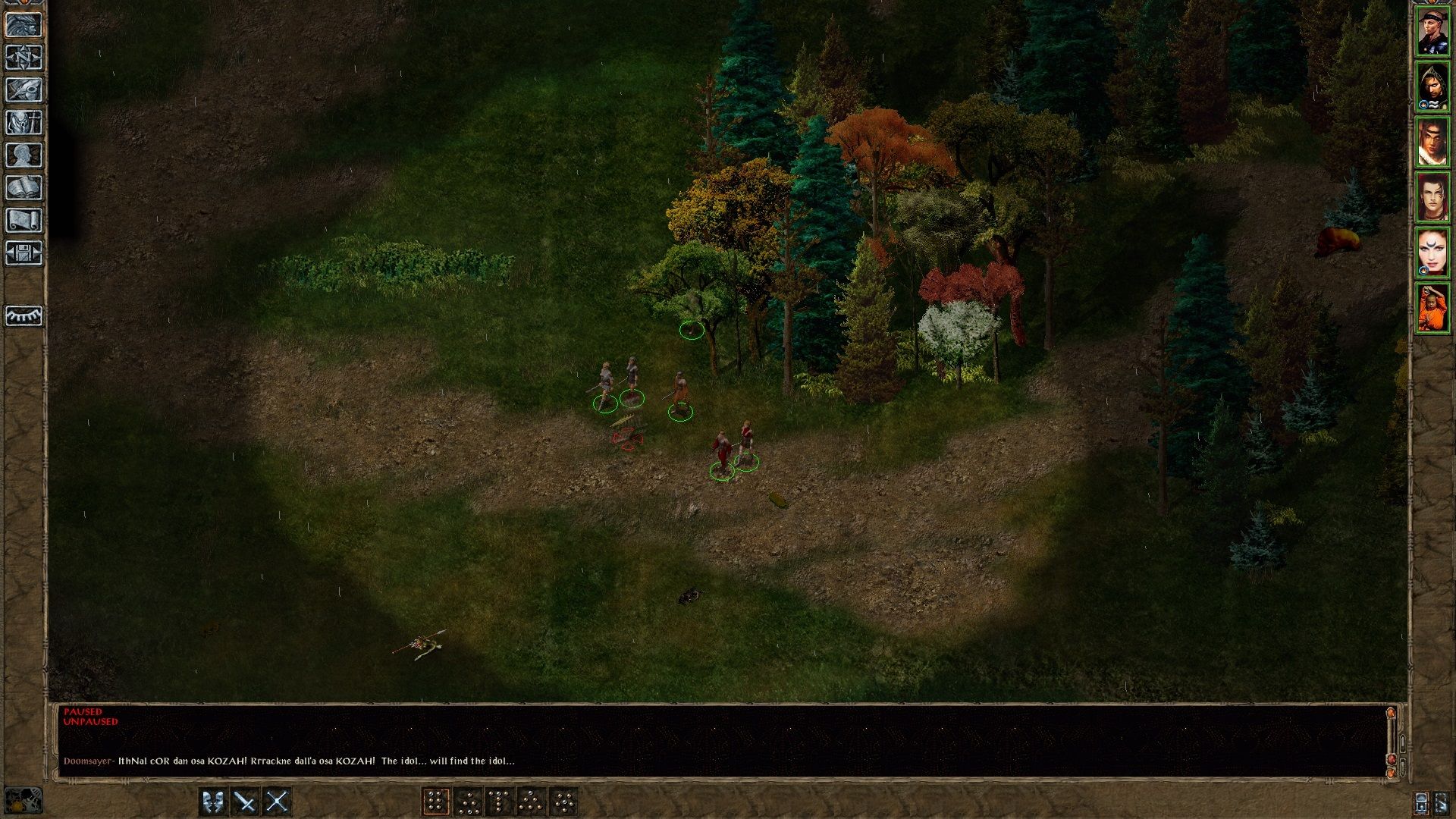Click the dialogue log scrollbar

click(1391, 739)
